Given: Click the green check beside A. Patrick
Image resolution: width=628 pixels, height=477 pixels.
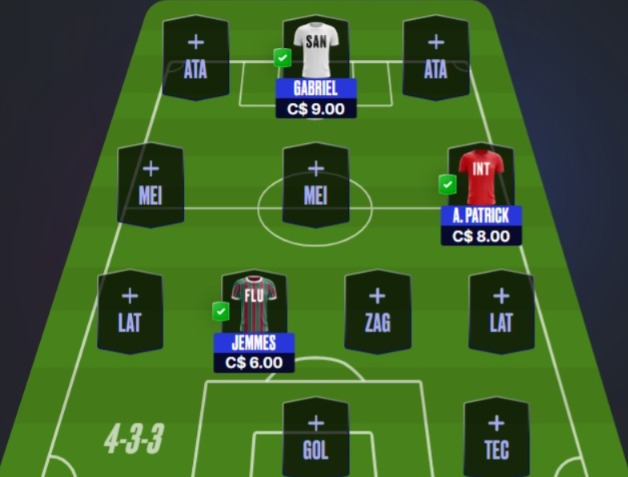Looking at the screenshot, I should pyautogui.click(x=447, y=184).
